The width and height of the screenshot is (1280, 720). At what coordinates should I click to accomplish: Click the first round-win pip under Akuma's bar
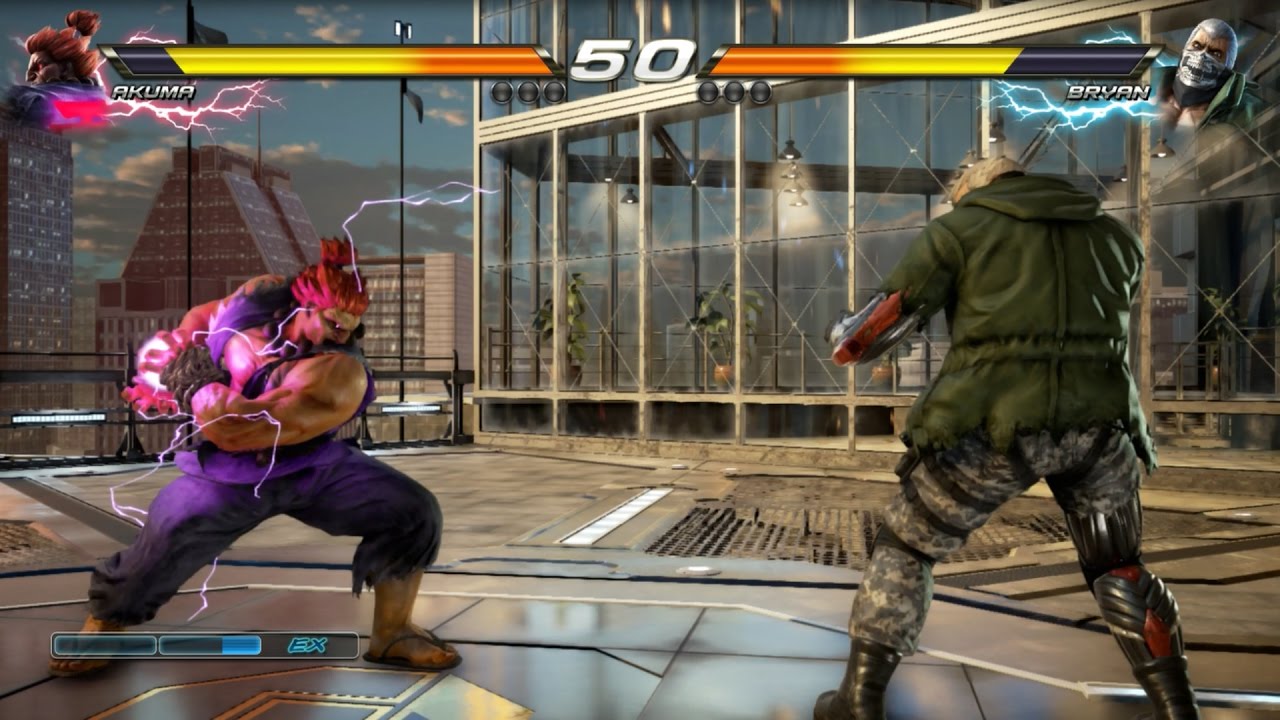503,90
